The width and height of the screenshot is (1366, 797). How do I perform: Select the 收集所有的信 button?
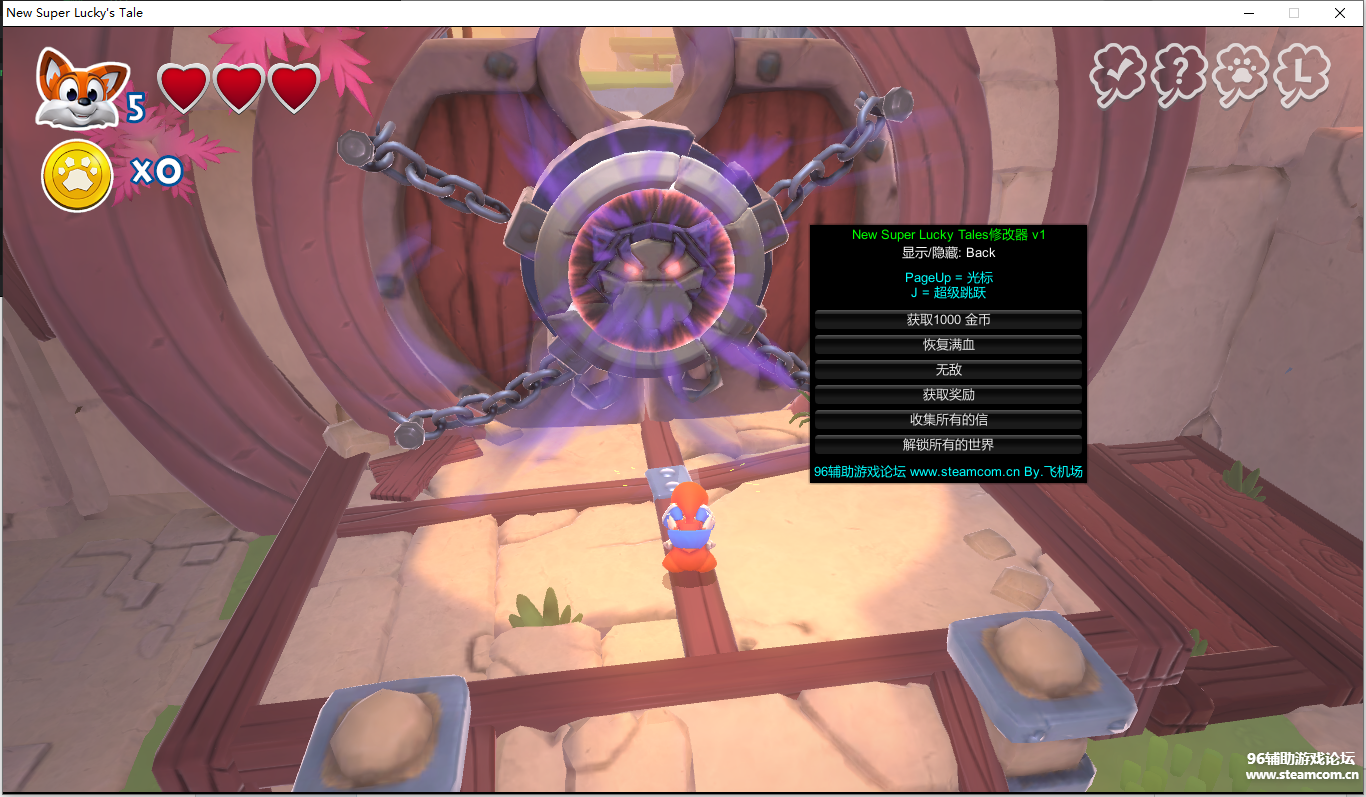click(948, 420)
